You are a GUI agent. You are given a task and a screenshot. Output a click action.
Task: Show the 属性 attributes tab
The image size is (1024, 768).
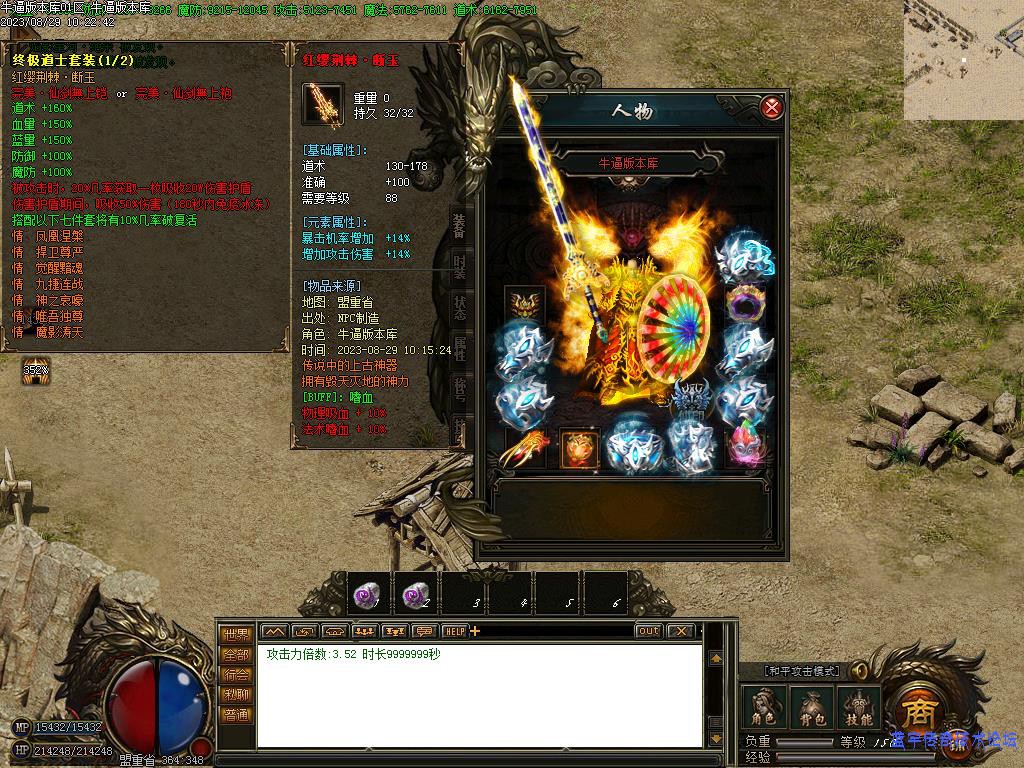pyautogui.click(x=459, y=349)
